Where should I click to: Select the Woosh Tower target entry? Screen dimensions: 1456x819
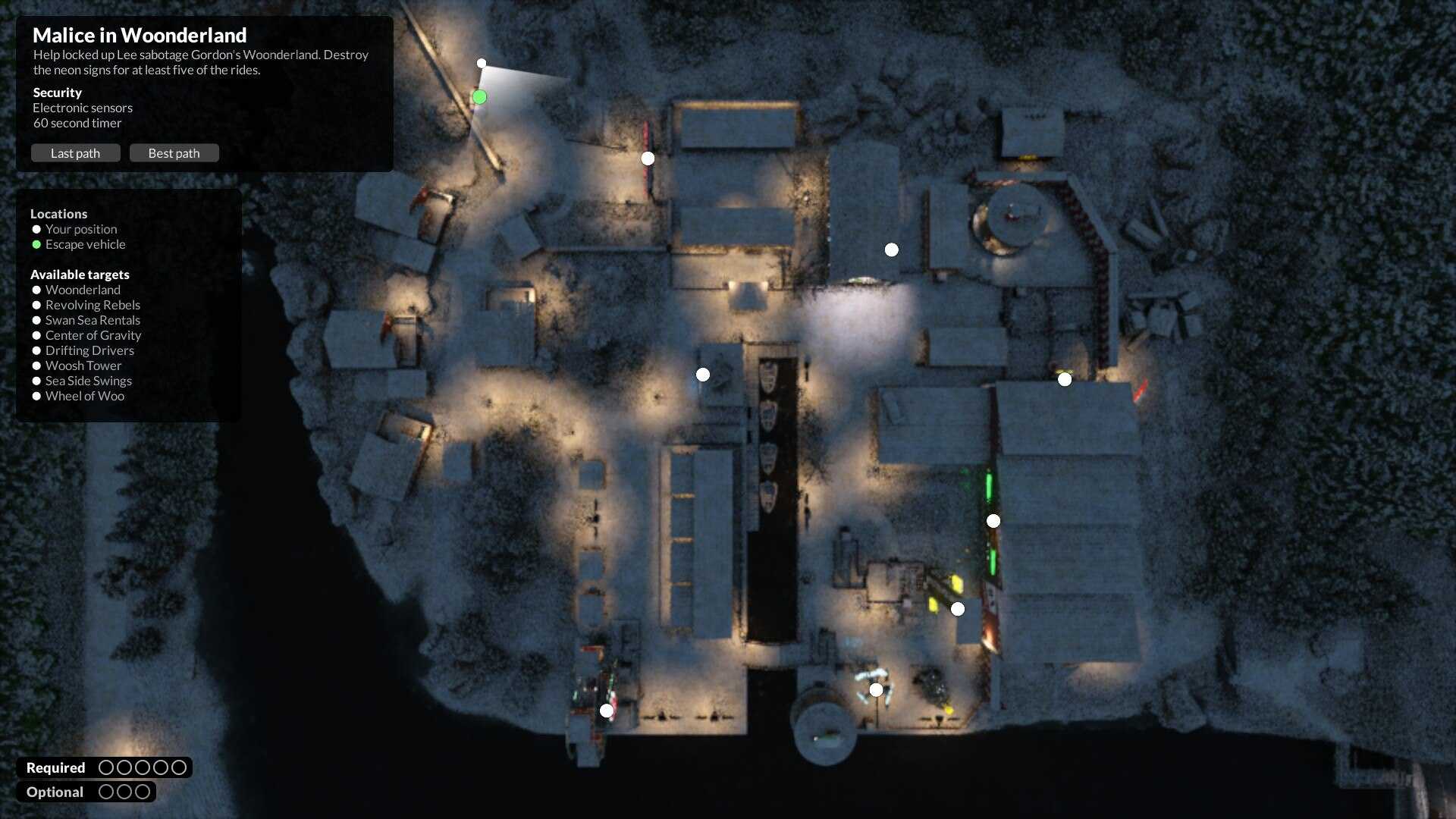click(x=83, y=366)
